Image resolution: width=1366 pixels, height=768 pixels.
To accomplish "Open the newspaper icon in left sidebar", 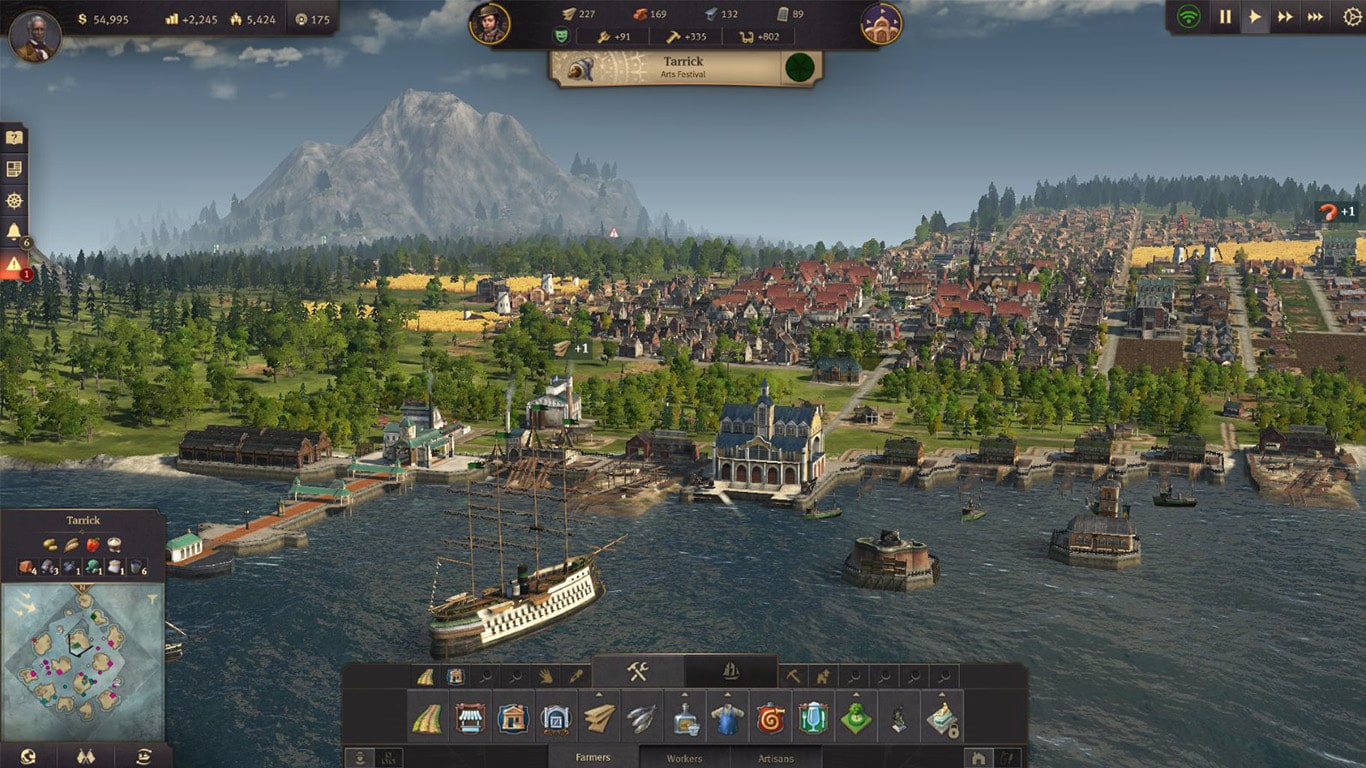I will point(14,168).
